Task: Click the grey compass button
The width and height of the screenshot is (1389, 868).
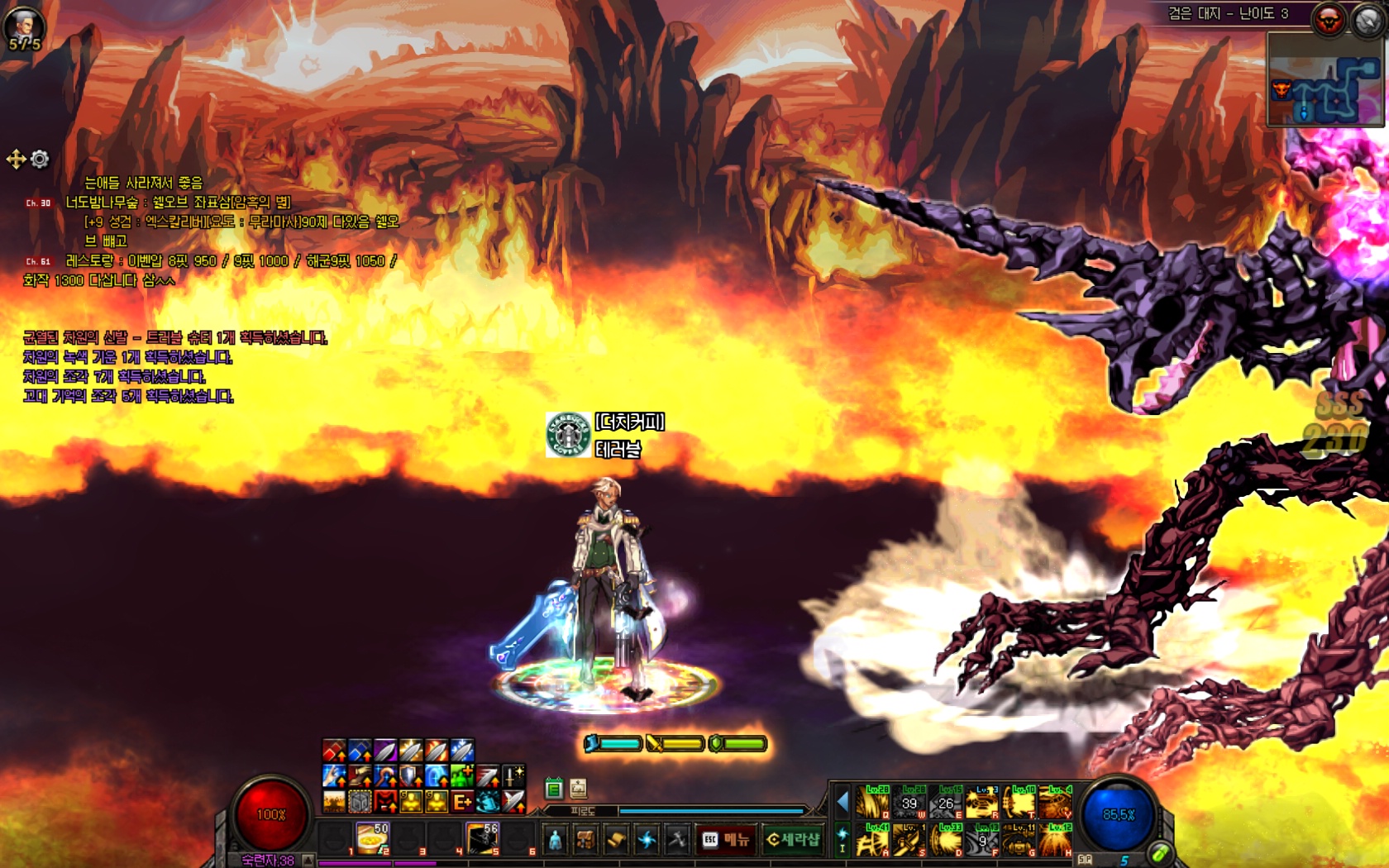Action: tap(1368, 20)
